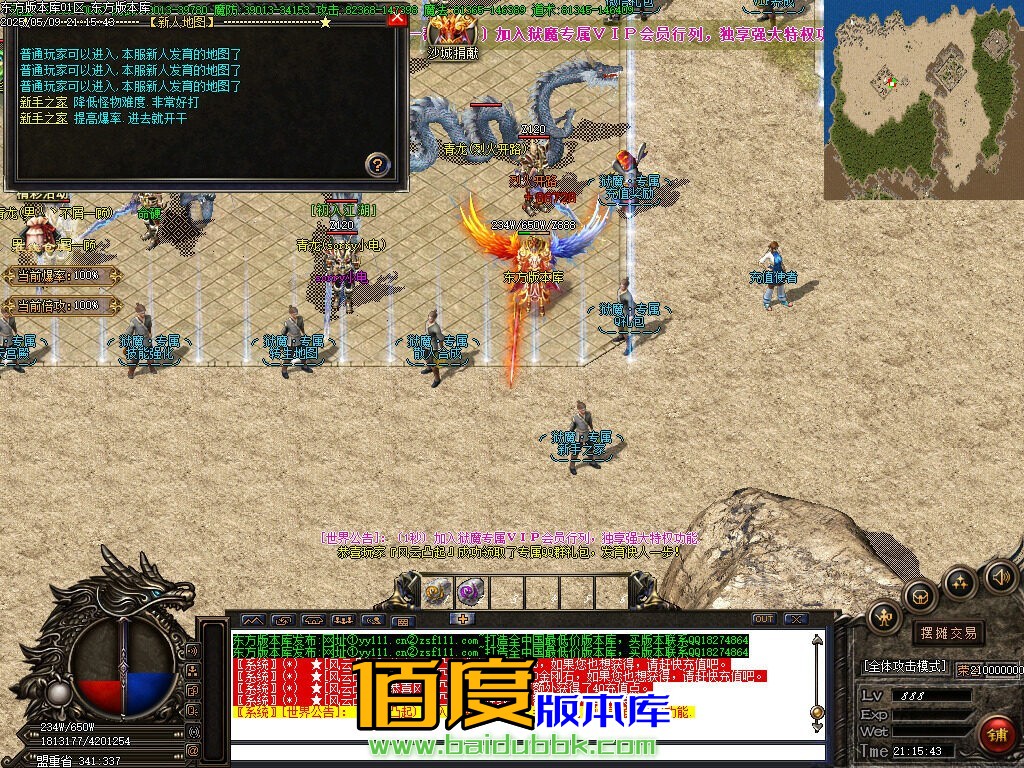Click the X button beside OUT
Viewport: 1024px width, 768px height.
795,619
